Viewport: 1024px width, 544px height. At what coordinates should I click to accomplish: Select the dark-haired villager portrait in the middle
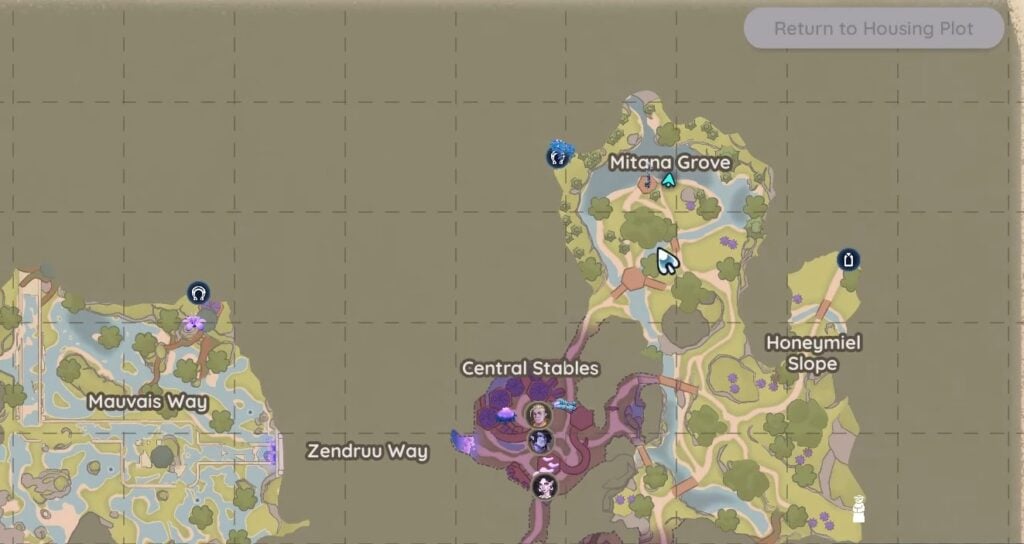click(x=541, y=440)
